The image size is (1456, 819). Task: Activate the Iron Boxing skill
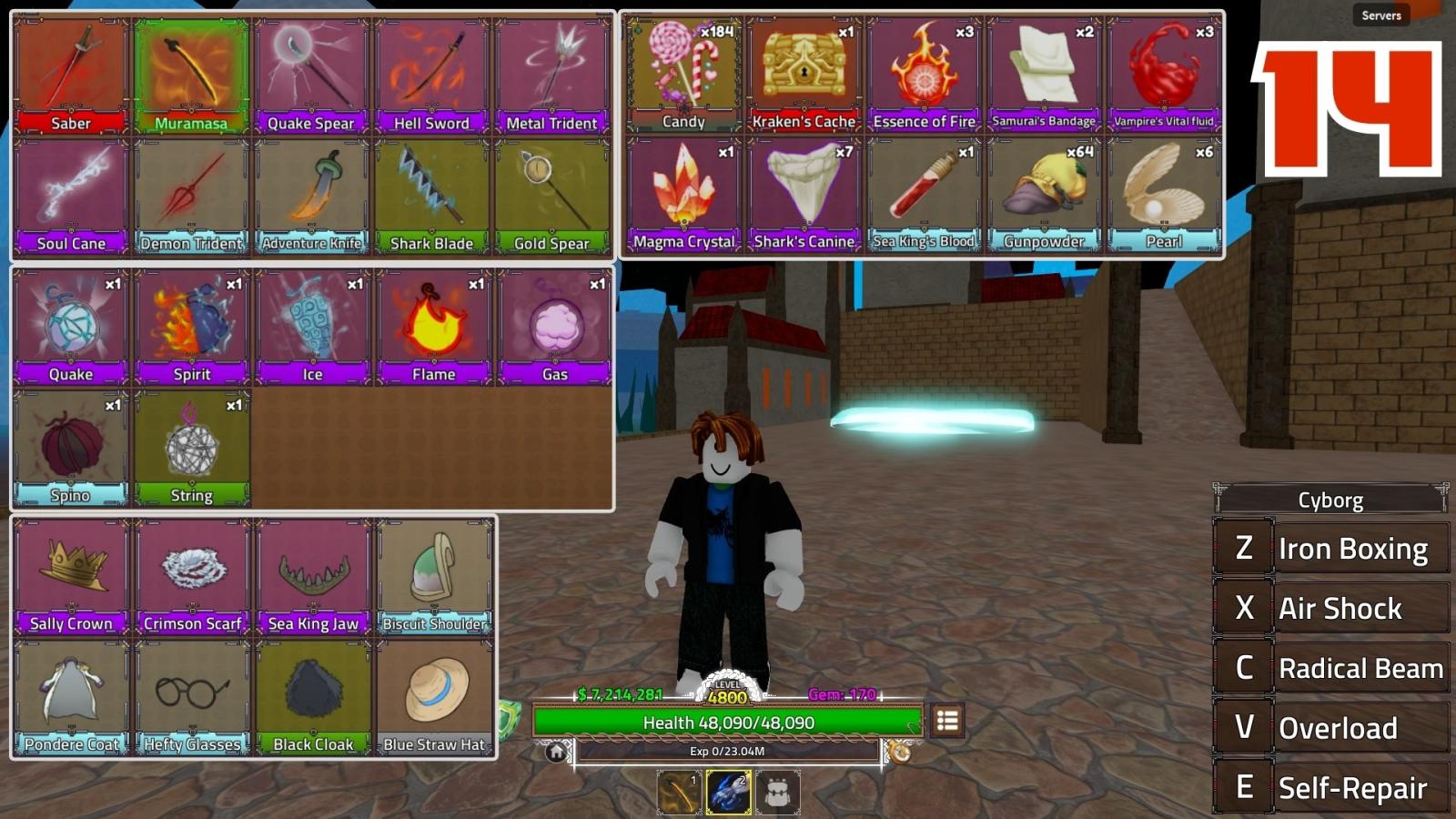point(1331,549)
